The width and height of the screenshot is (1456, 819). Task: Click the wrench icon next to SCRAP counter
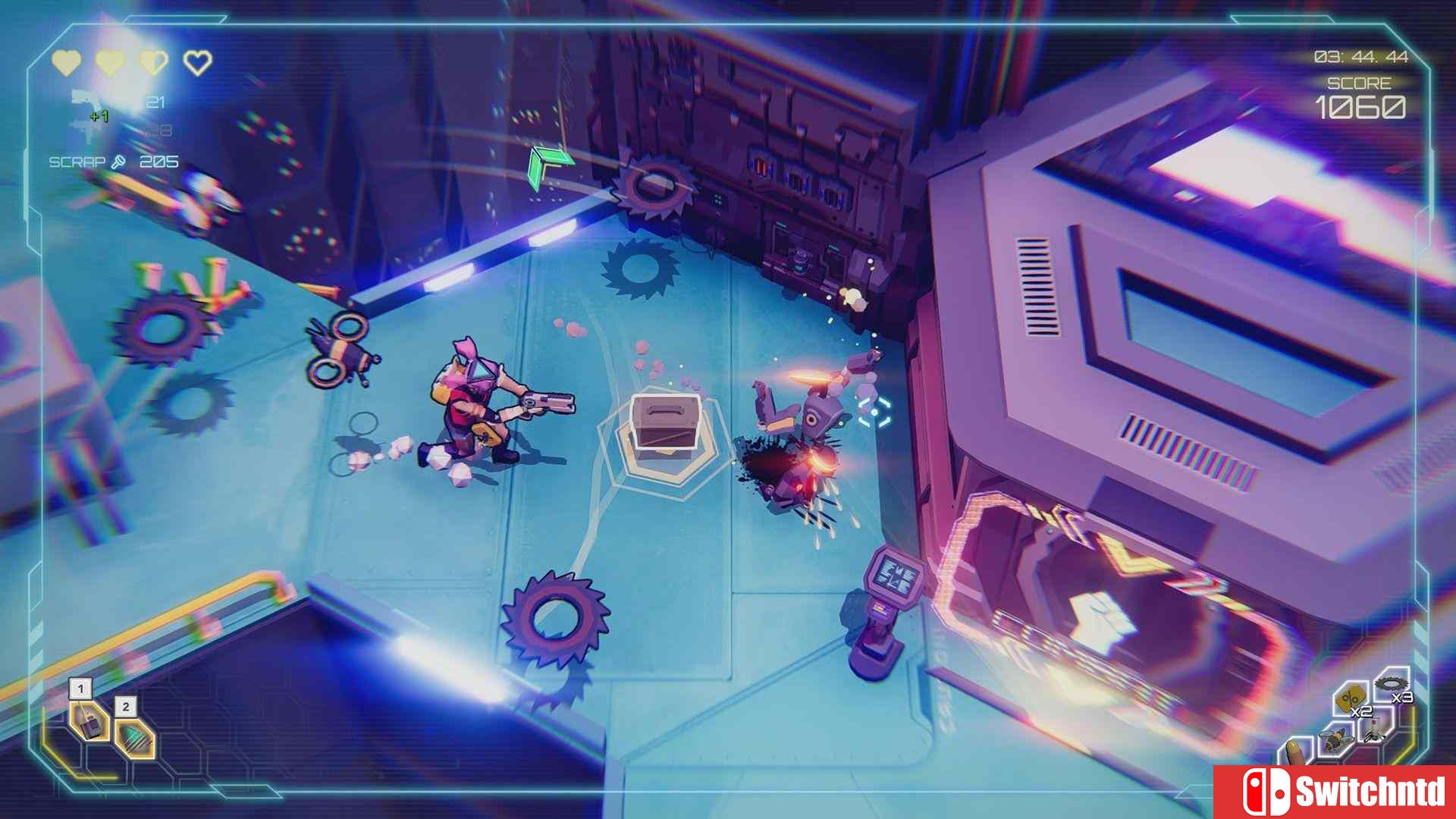118,161
